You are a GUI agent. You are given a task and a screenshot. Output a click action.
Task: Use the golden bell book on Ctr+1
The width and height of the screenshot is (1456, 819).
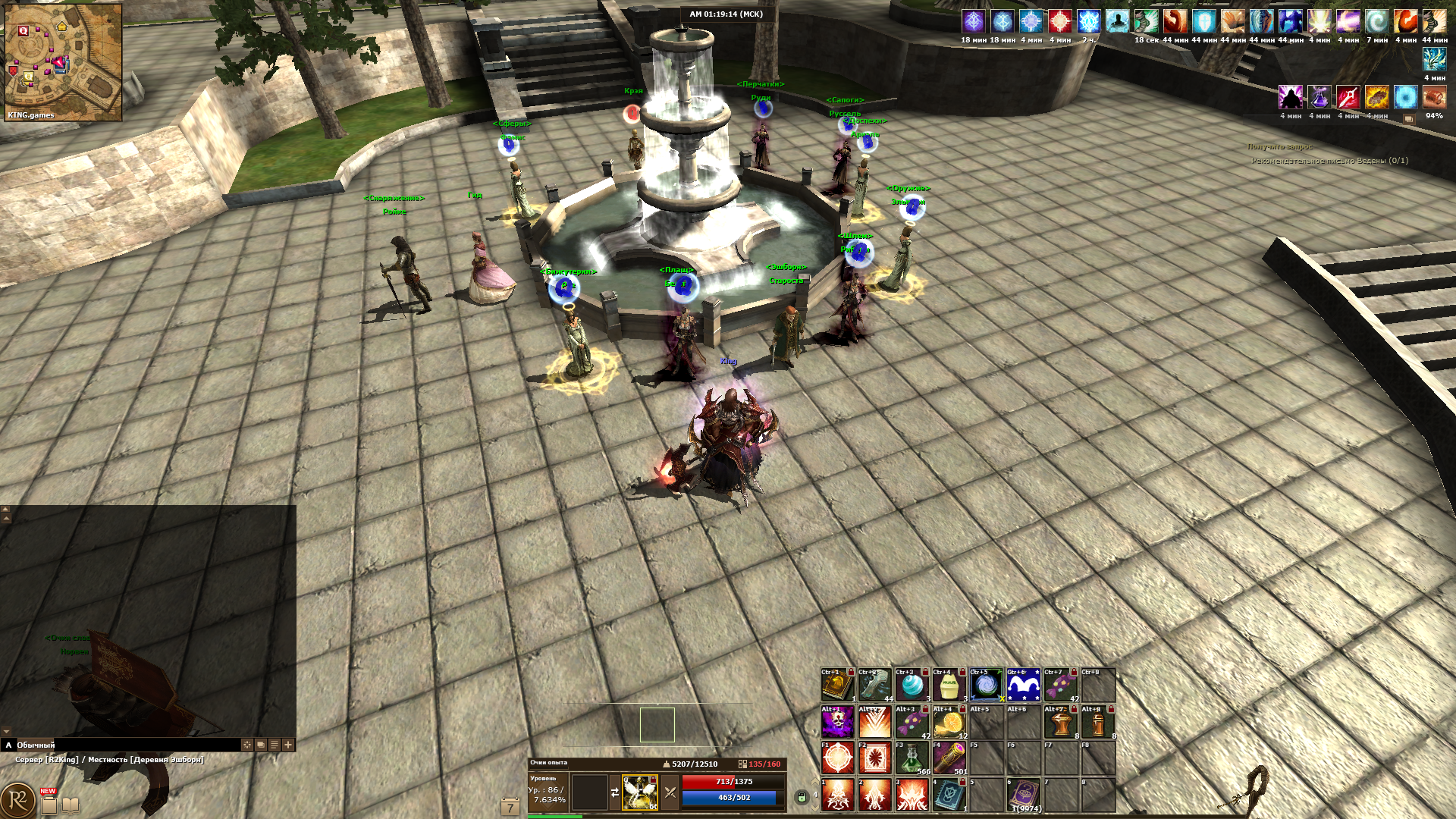tap(837, 686)
